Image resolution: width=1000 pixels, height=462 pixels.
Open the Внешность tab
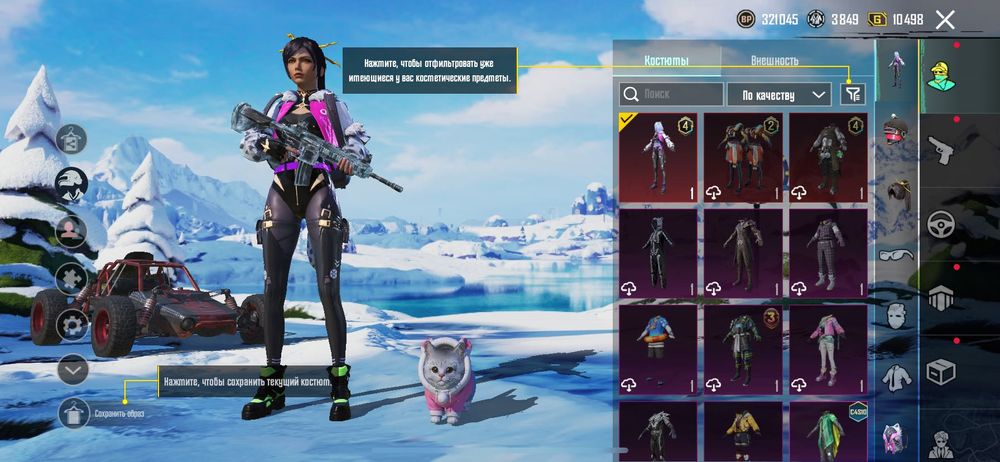[x=774, y=60]
